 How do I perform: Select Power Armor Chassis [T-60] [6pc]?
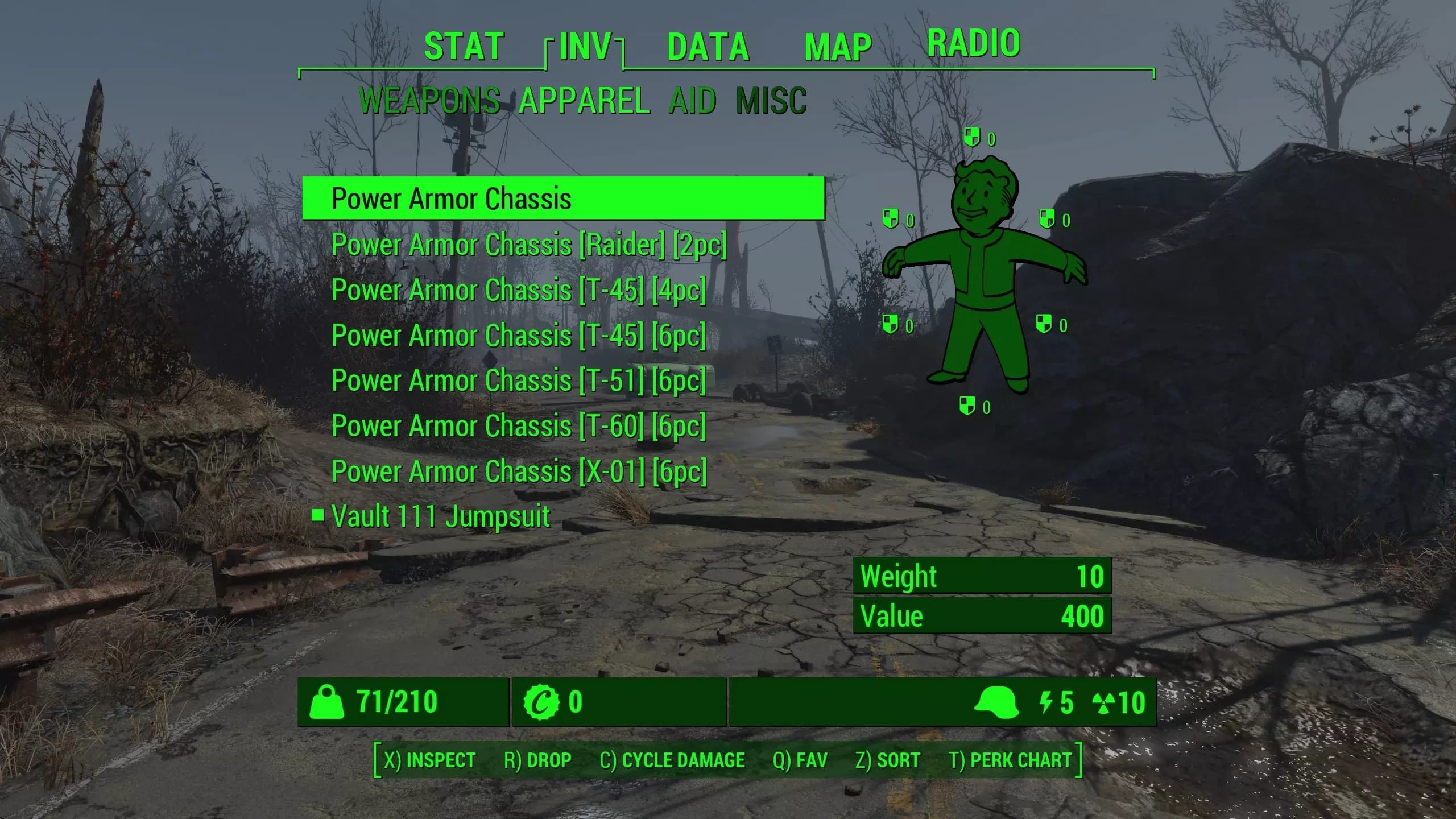[519, 426]
